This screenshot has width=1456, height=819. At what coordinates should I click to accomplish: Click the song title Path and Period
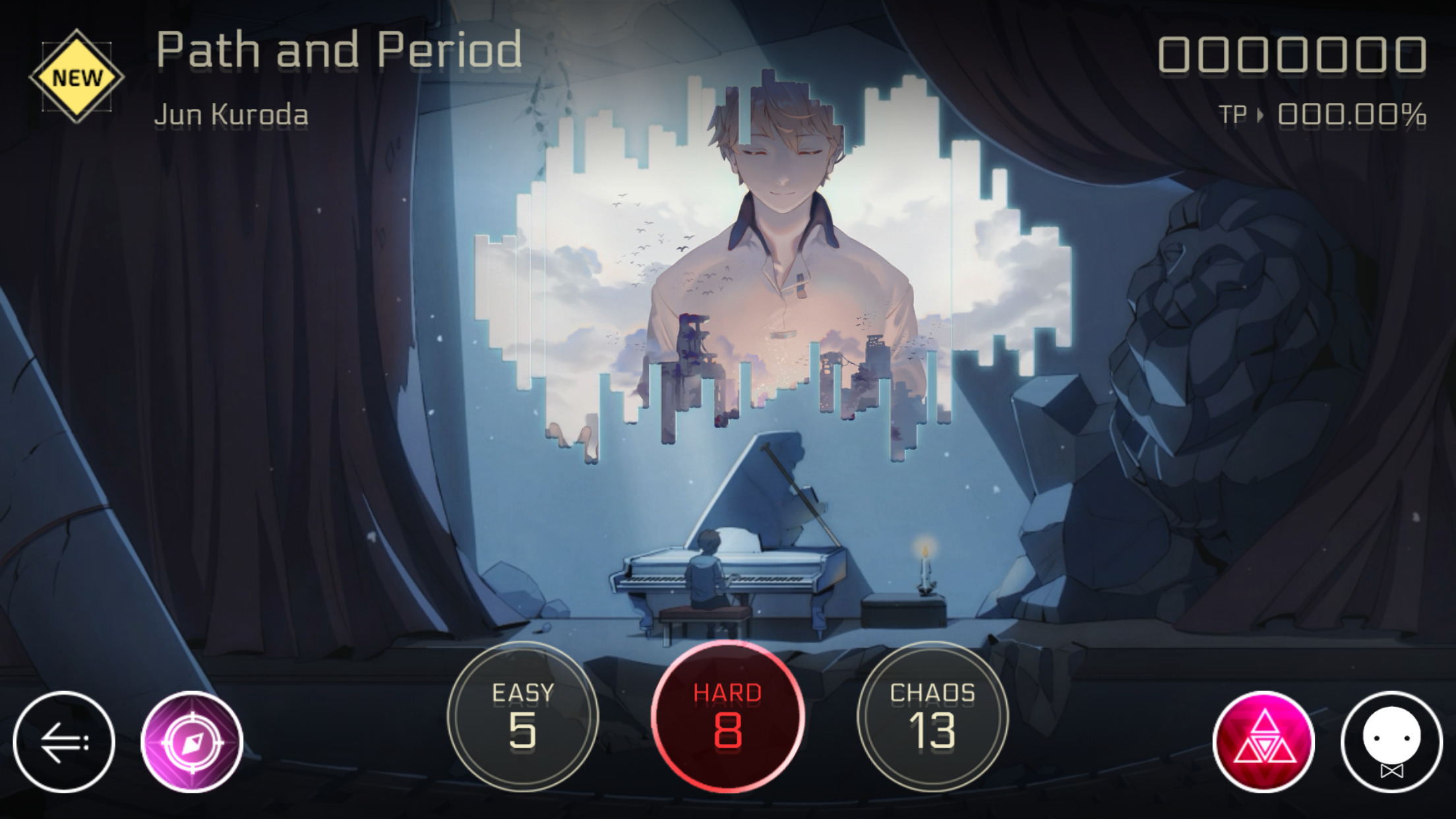(x=338, y=48)
